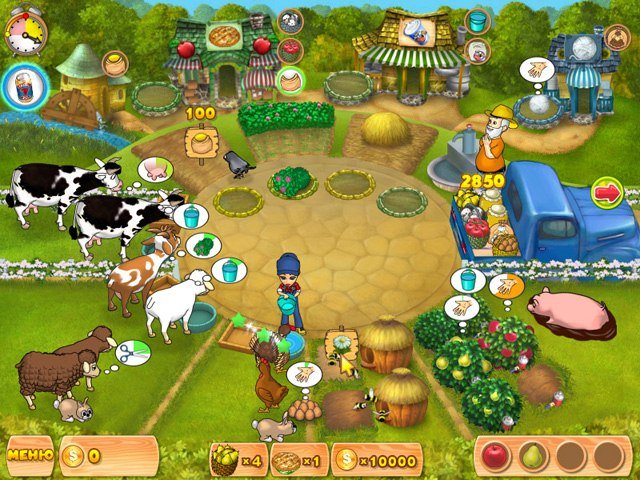The width and height of the screenshot is (640, 480).
Task: Click the blue bucket icon by the dairy
Action: tap(477, 21)
